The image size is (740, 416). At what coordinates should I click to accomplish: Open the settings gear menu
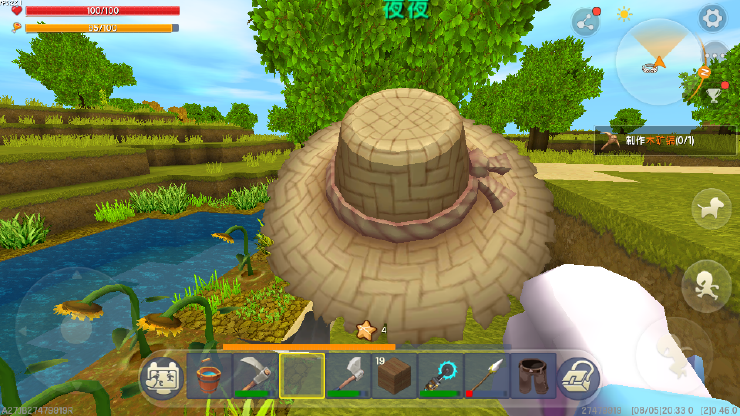click(x=712, y=18)
